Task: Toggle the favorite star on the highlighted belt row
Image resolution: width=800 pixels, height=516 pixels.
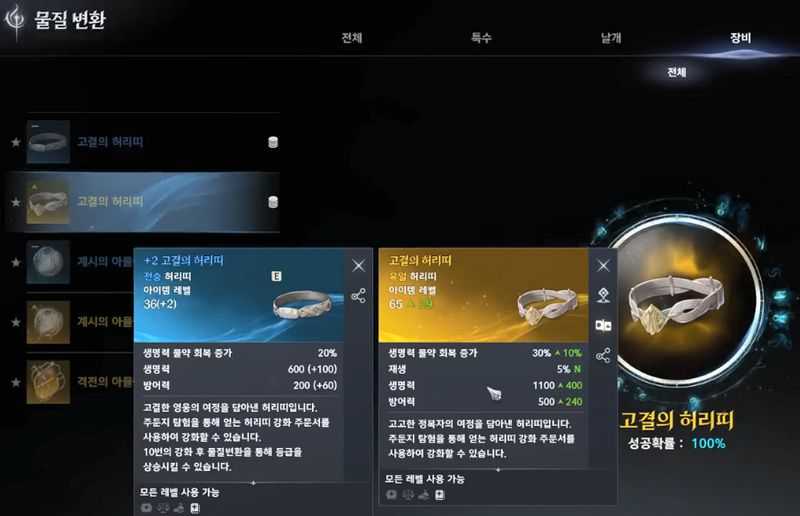Action: pyautogui.click(x=15, y=202)
